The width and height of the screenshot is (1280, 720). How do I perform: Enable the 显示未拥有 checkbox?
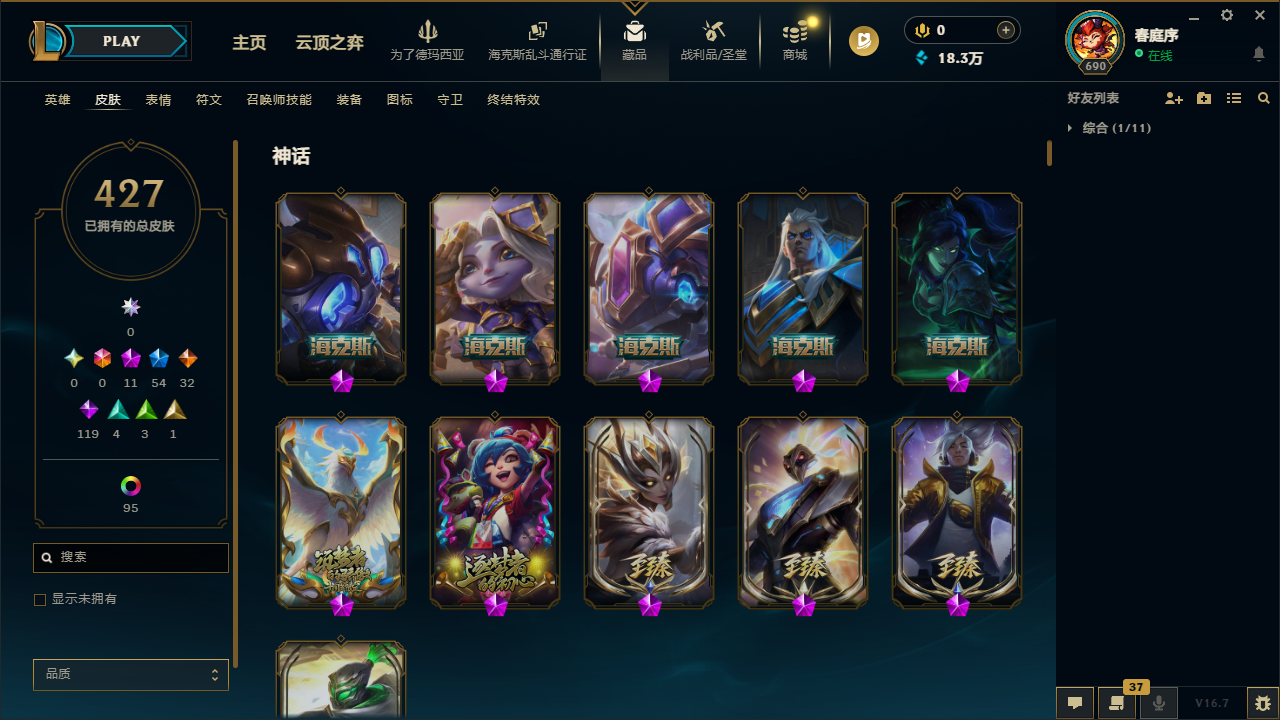pos(40,599)
